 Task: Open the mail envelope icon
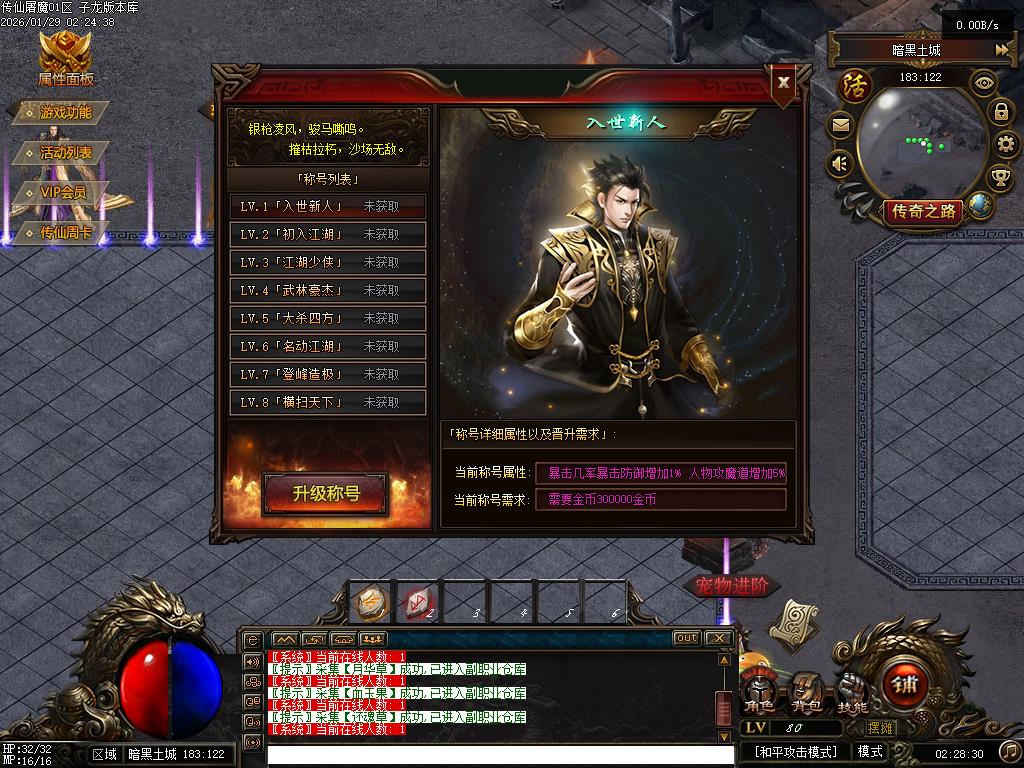[840, 126]
